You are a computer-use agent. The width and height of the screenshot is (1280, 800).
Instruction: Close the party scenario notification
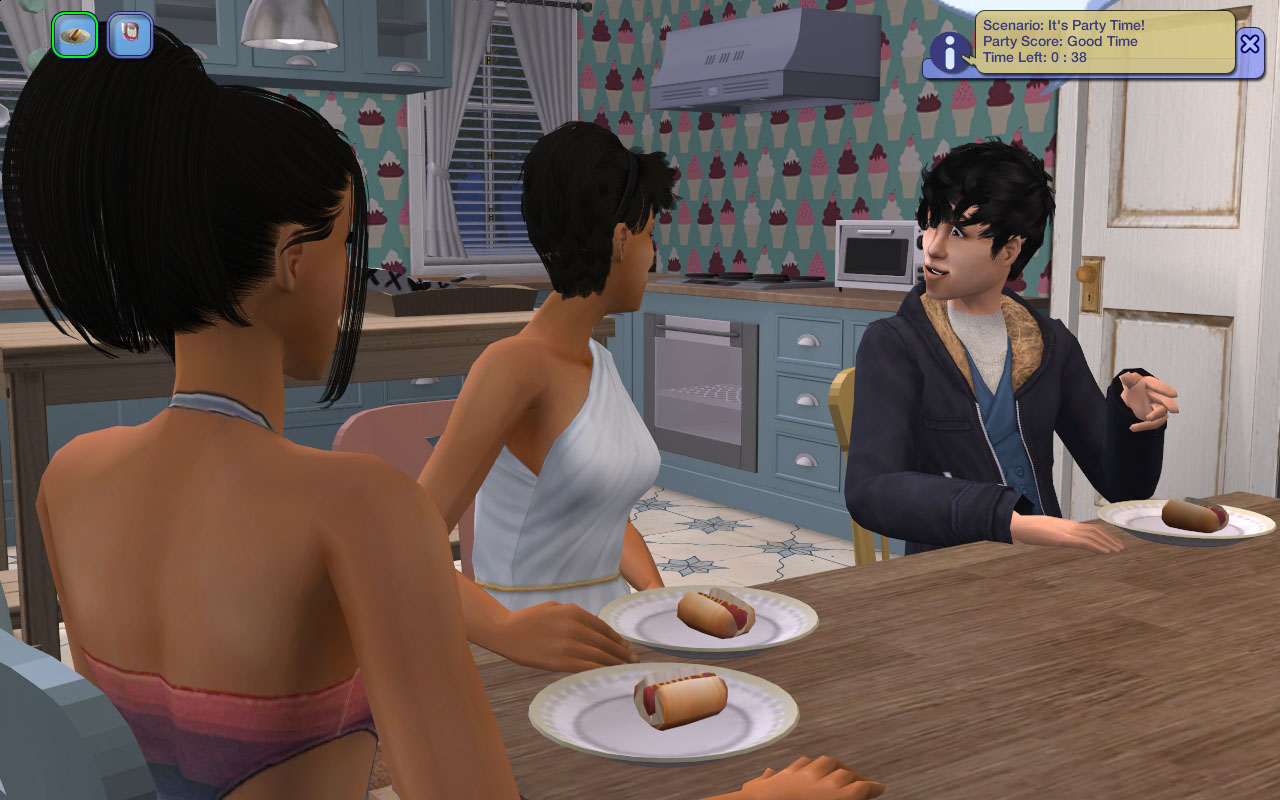click(1250, 43)
